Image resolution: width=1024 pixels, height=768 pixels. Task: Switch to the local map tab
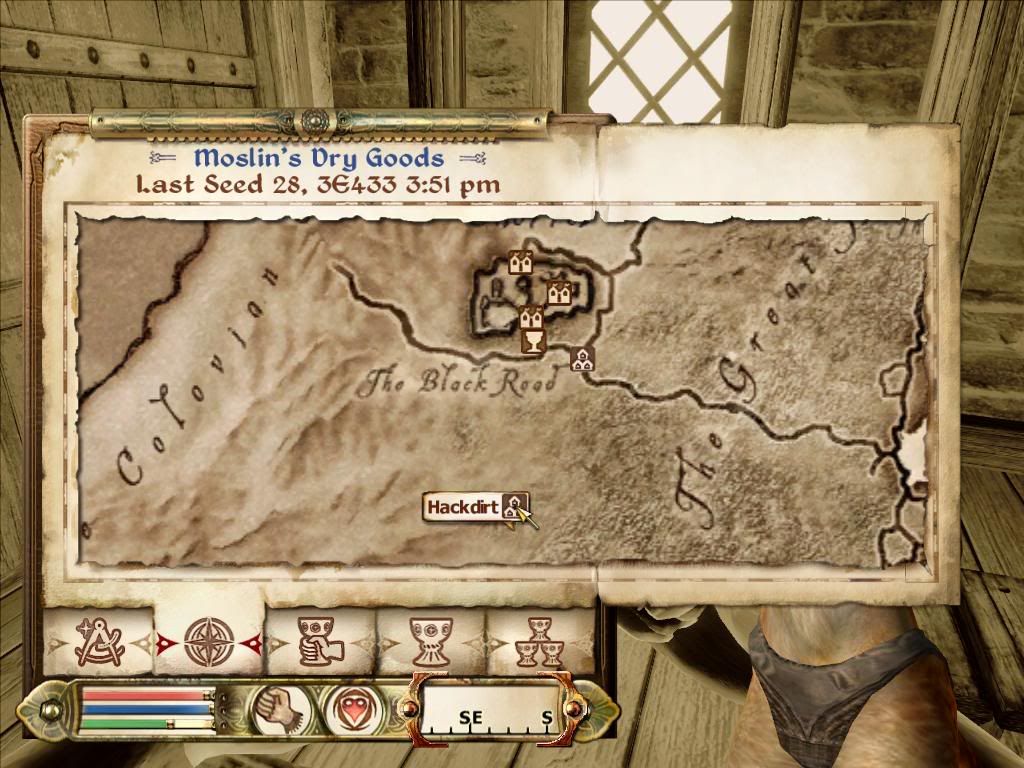click(99, 640)
